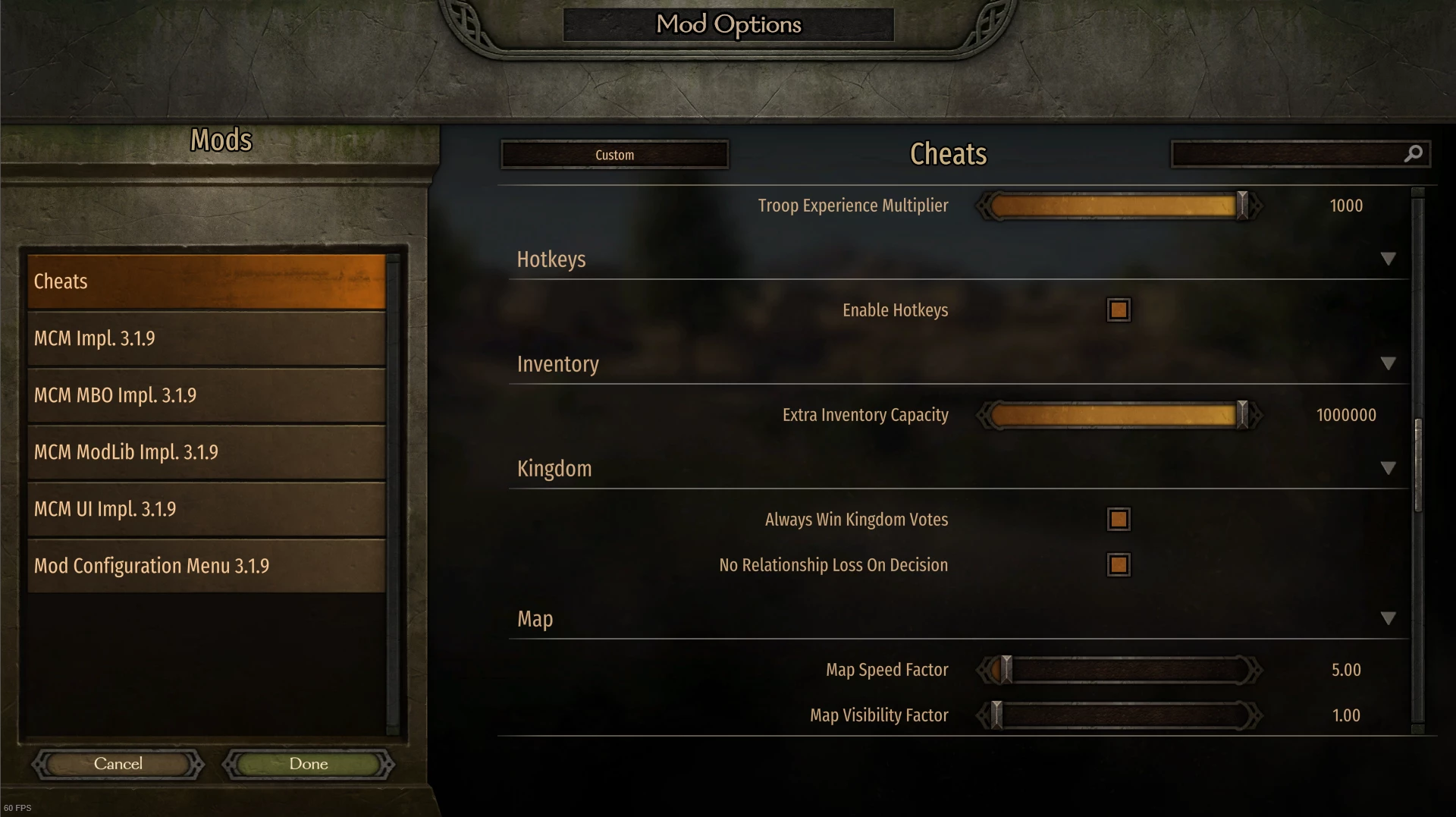The width and height of the screenshot is (1456, 817).
Task: Select Mod Configuration Menu 3.1.9
Action: (x=206, y=566)
